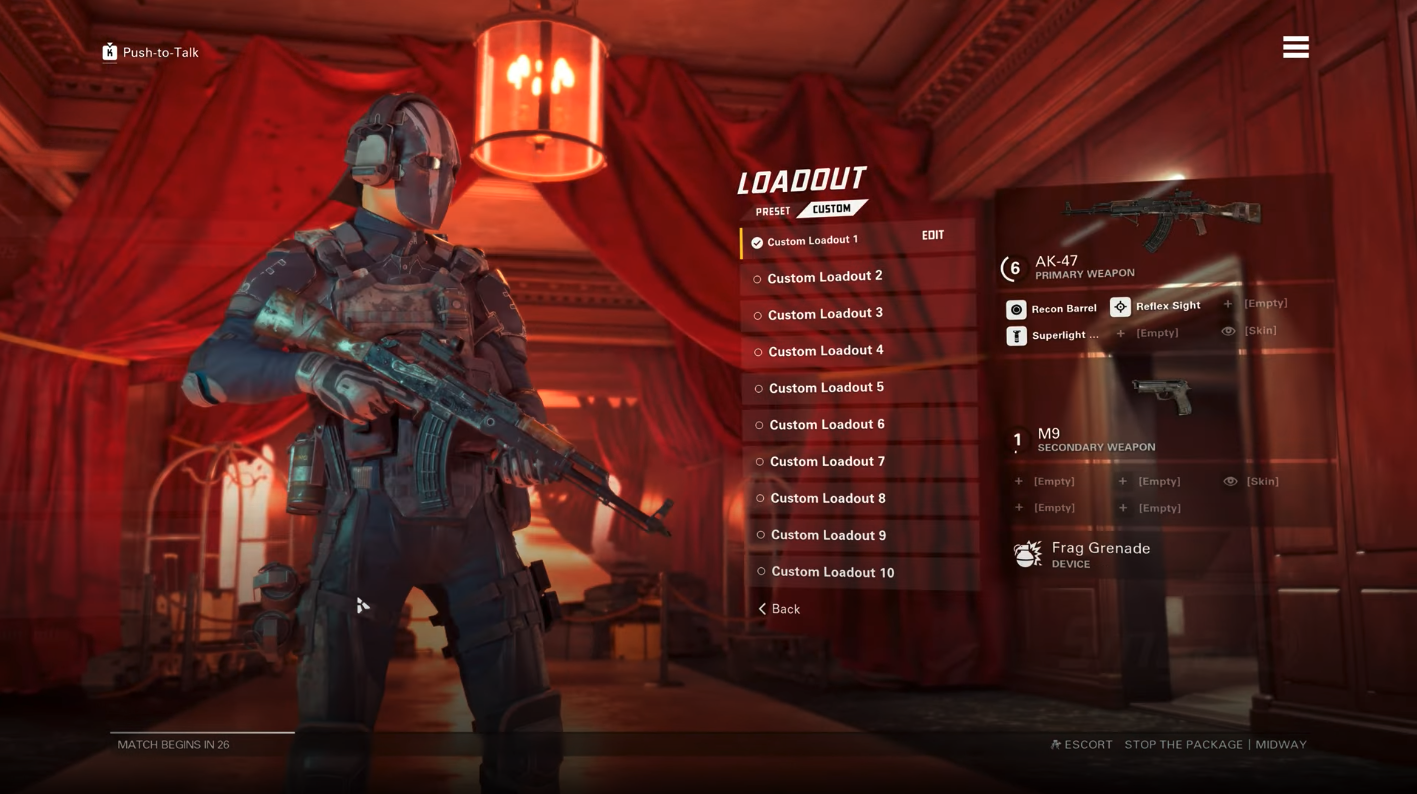This screenshot has height=794, width=1417.
Task: Click the Frag Grenade device icon
Action: pyautogui.click(x=1028, y=553)
